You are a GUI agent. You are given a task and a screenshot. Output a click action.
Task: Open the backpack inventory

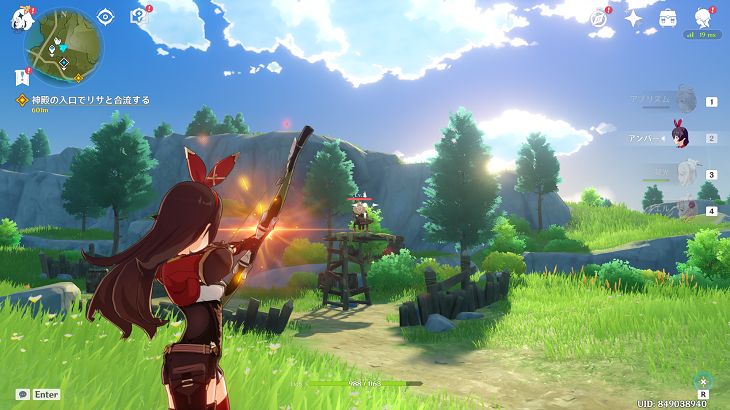pyautogui.click(x=667, y=17)
